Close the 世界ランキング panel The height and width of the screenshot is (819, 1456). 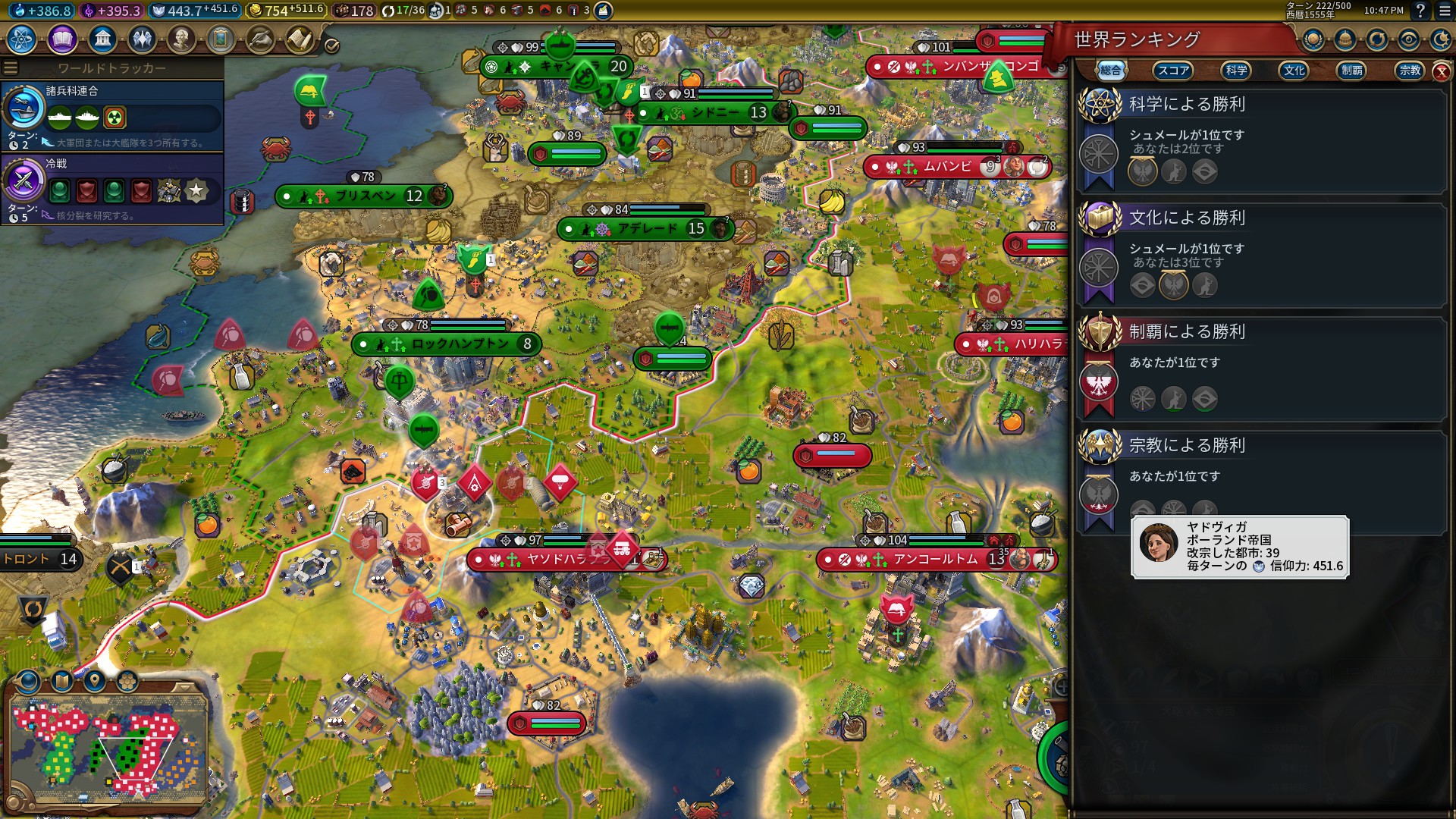(1441, 71)
